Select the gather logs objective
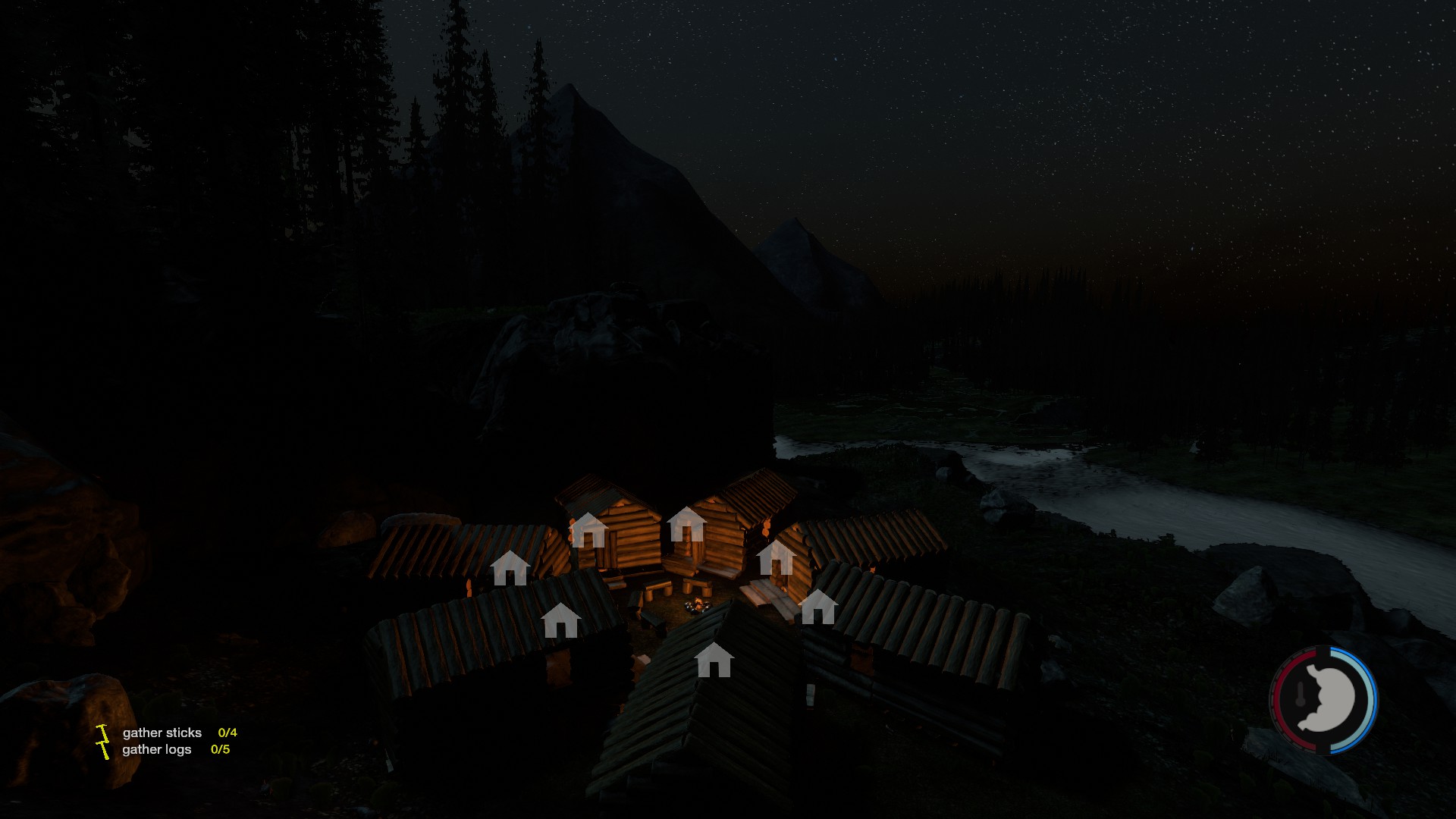 pos(157,749)
